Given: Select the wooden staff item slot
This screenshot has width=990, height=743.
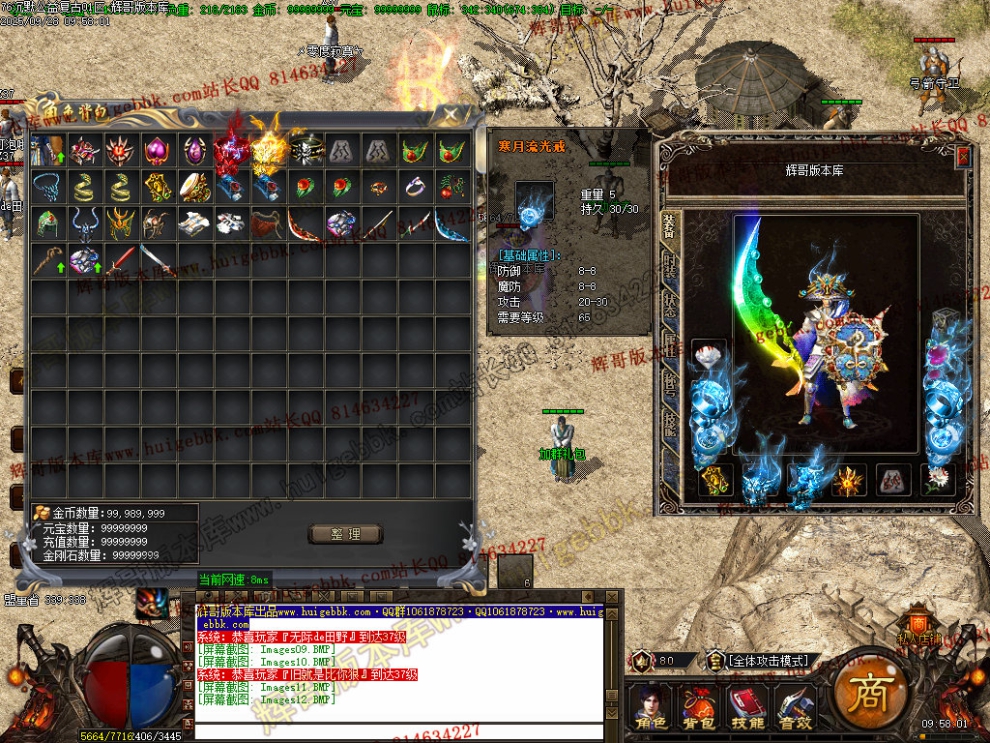Looking at the screenshot, I should (47, 260).
